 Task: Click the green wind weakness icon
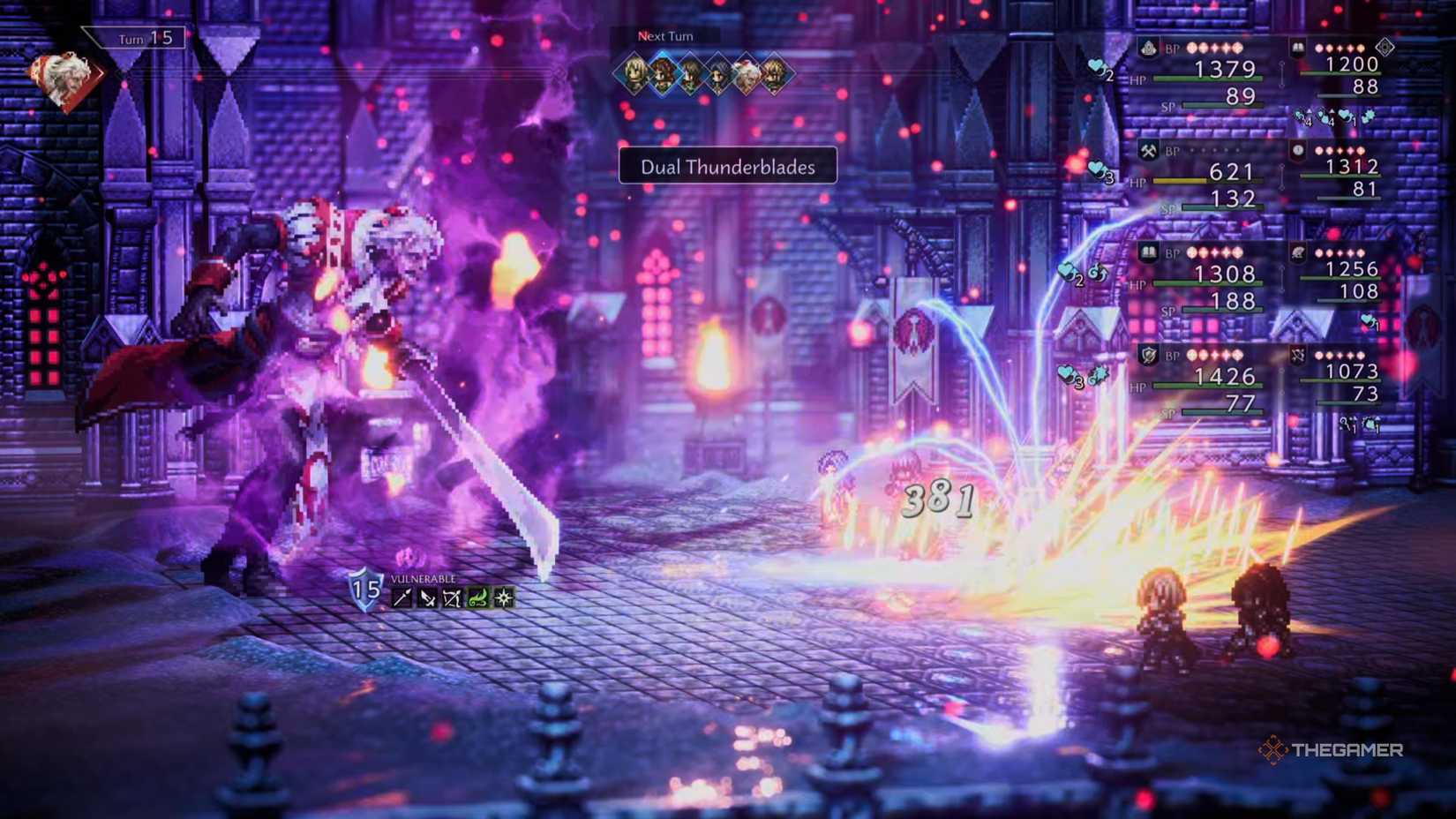tap(478, 597)
